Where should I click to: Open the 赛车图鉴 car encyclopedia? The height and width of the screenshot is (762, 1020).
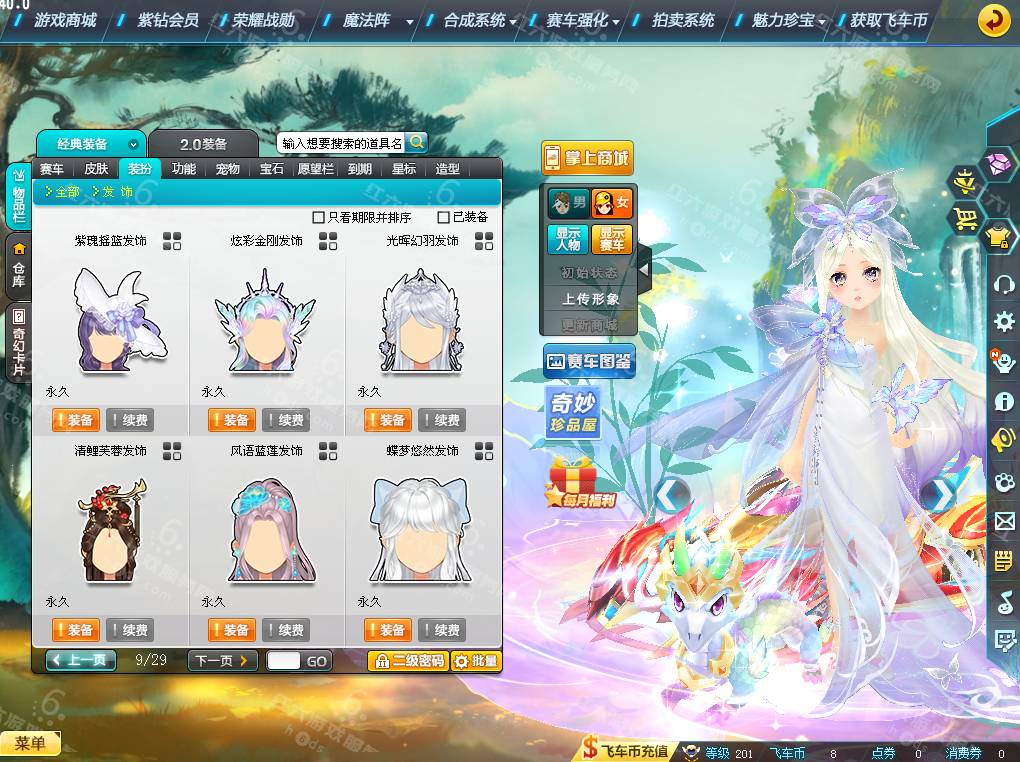[x=589, y=361]
